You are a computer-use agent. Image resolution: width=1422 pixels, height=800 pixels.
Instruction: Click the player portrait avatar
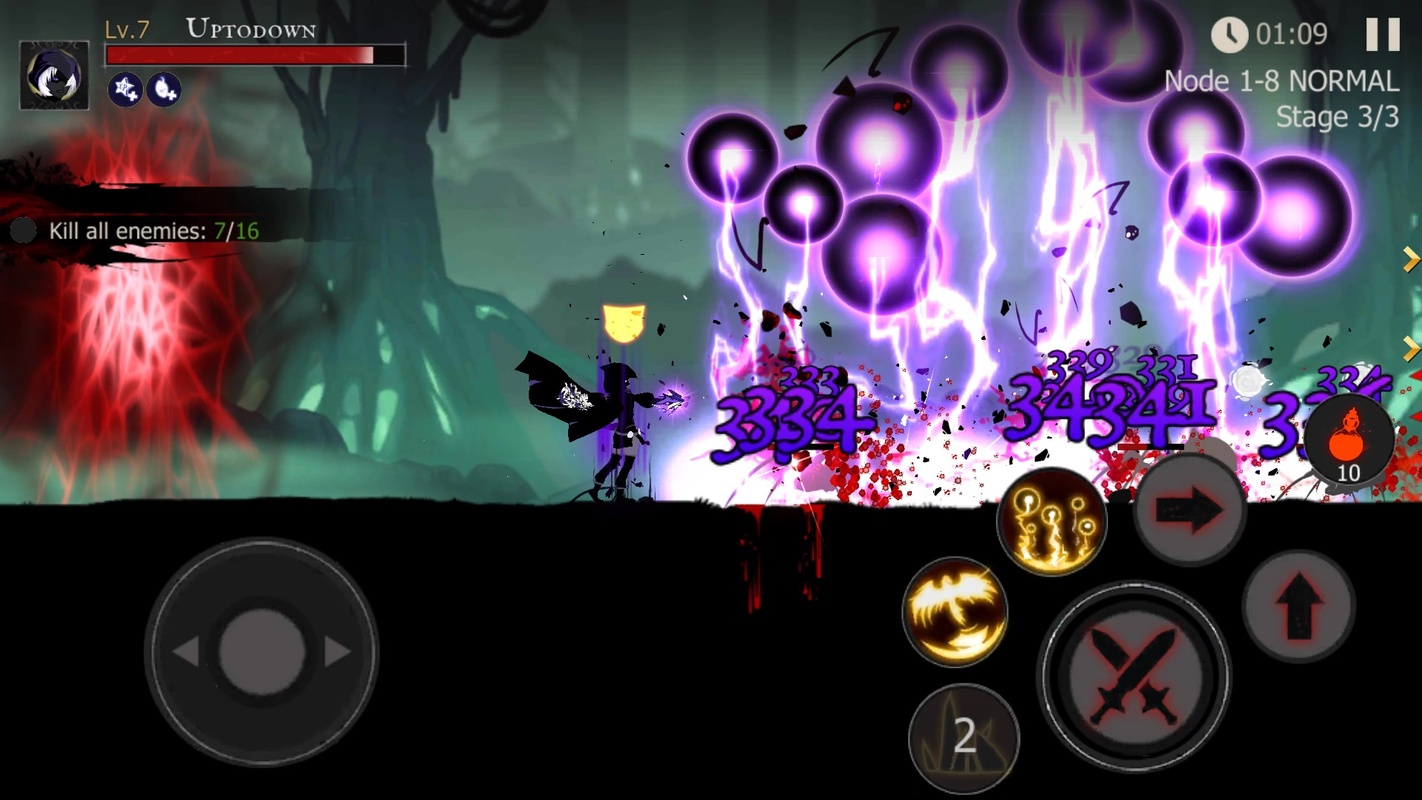tap(54, 75)
